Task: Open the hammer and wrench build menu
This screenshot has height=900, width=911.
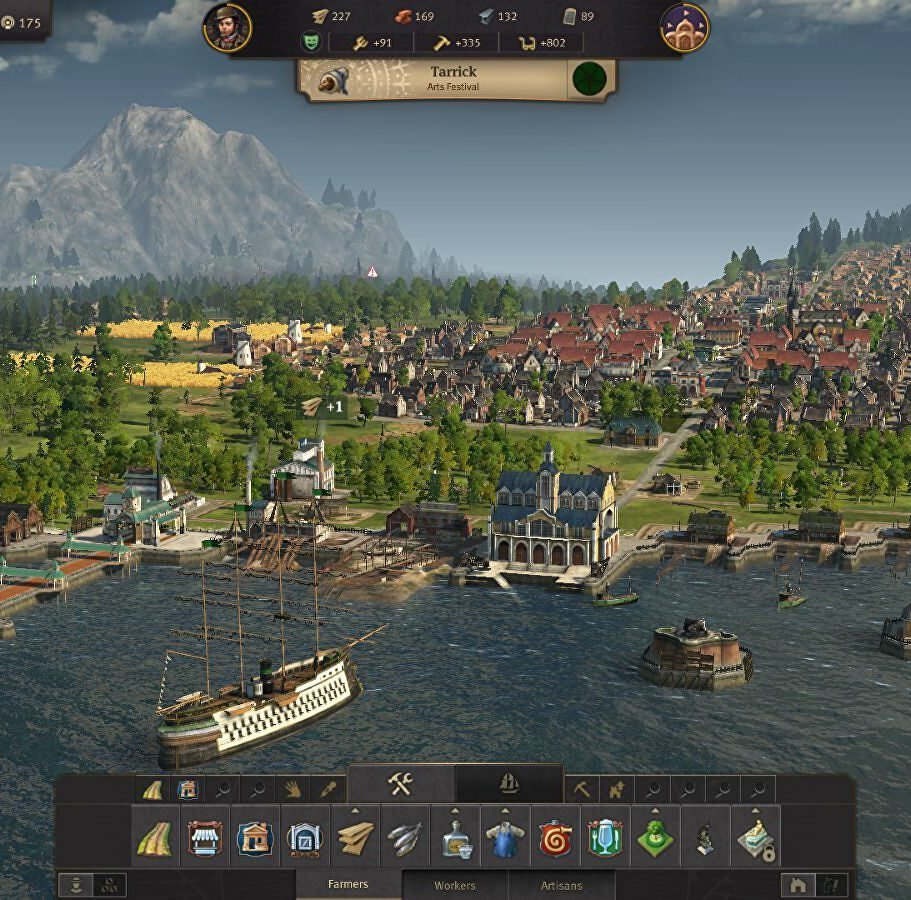Action: click(401, 785)
